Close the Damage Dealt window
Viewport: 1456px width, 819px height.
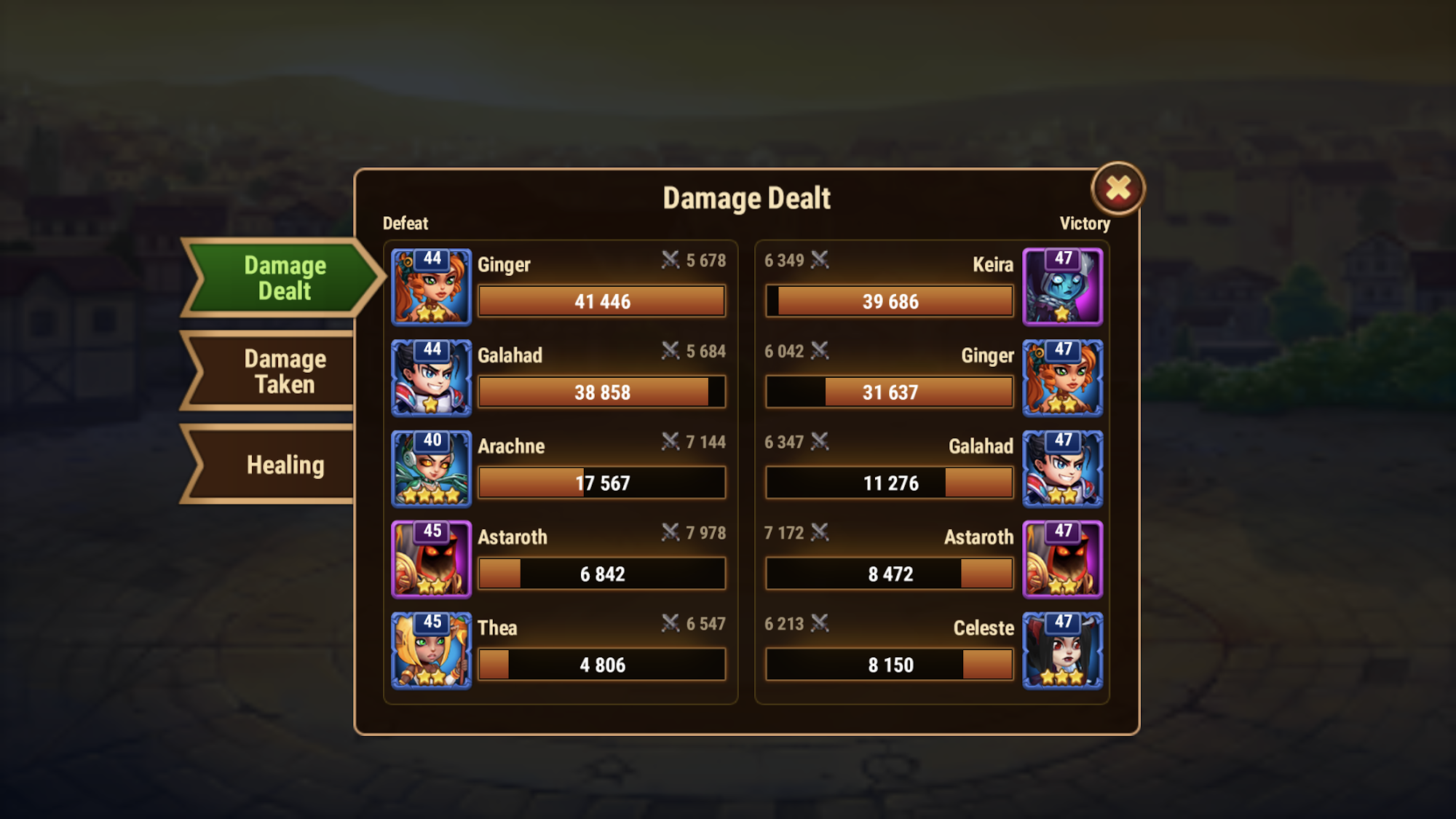tap(1118, 189)
